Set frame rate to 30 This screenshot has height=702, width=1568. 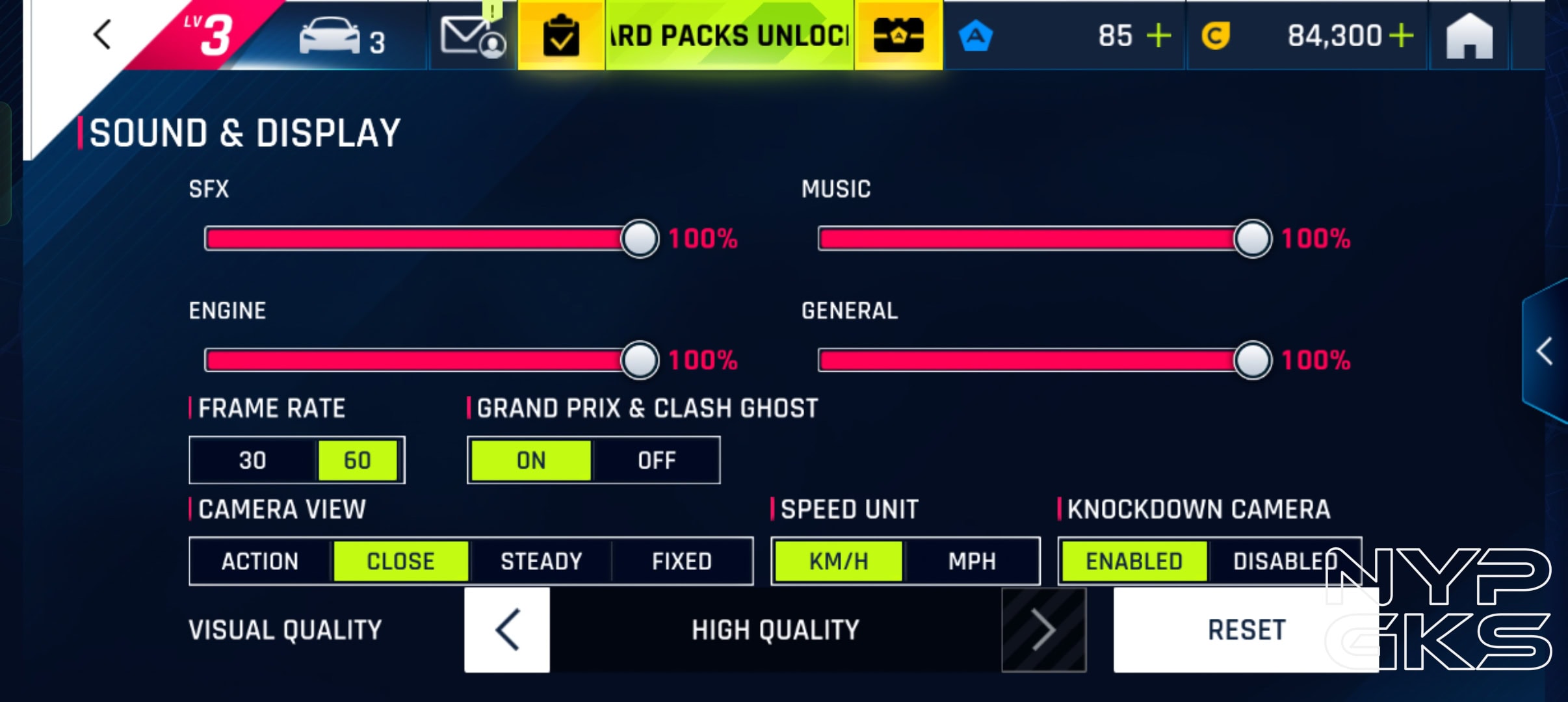pyautogui.click(x=253, y=460)
